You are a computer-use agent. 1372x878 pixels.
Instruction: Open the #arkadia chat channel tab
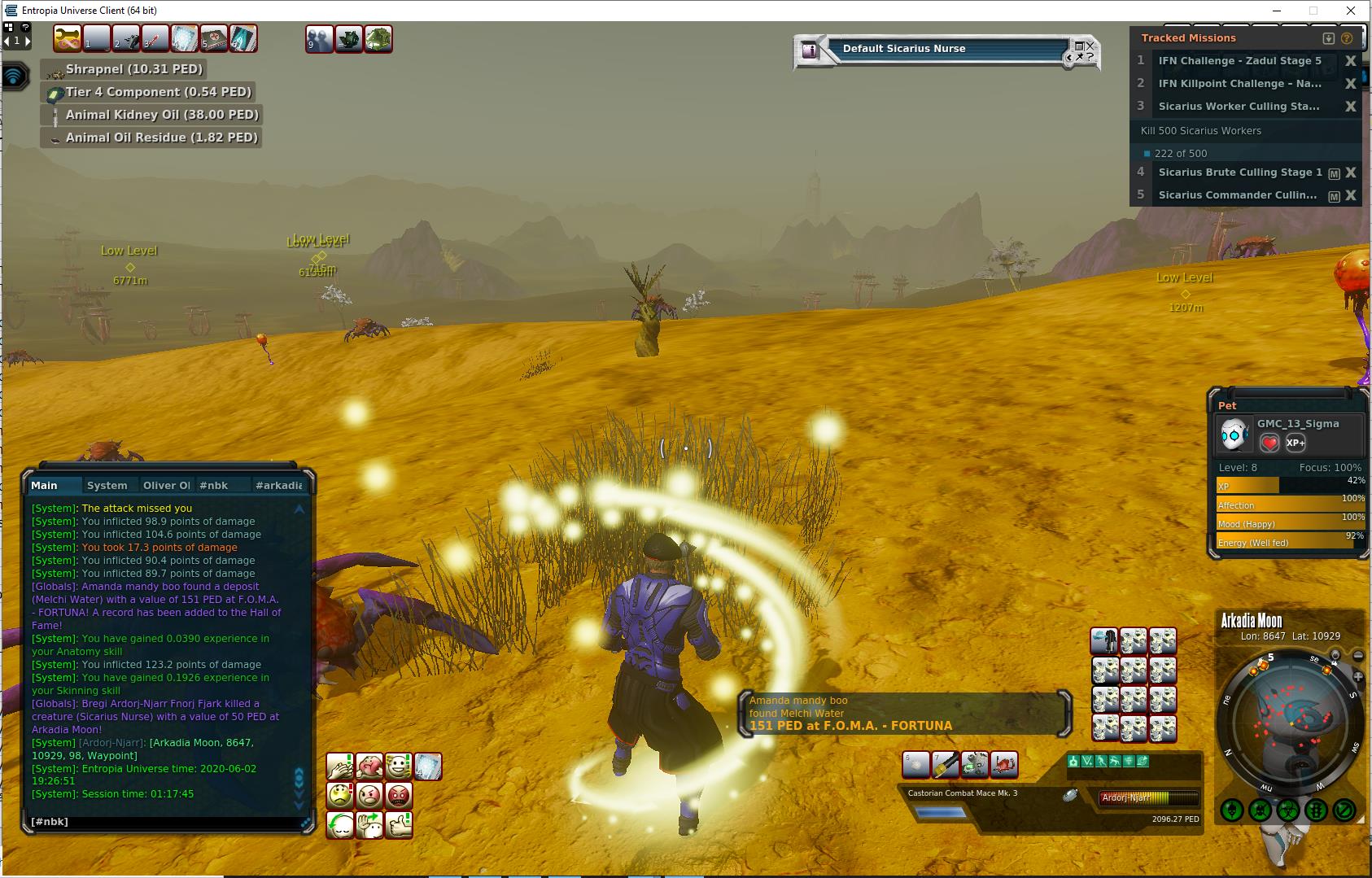(278, 485)
